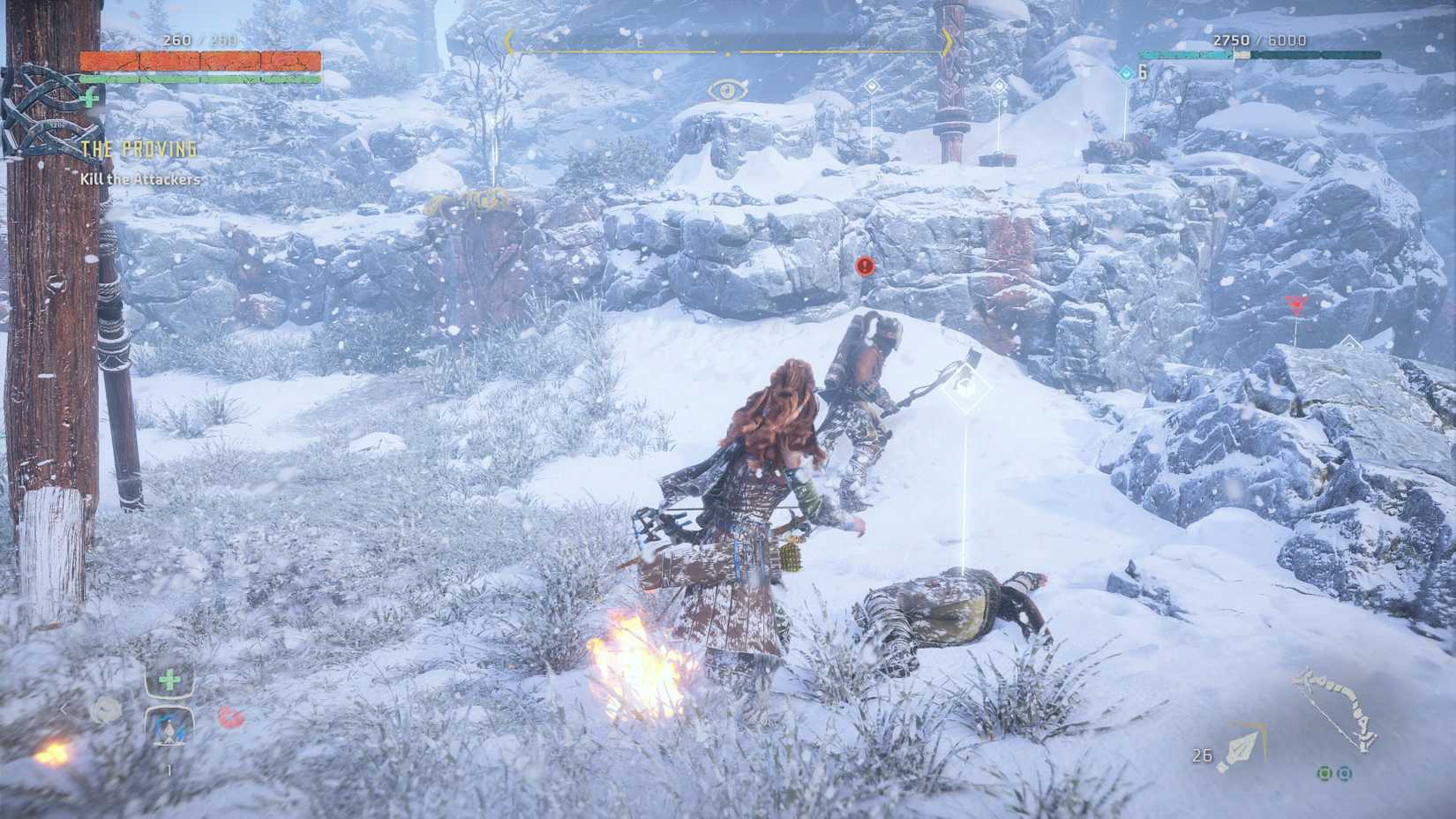Select the medicine pouch plus icon
This screenshot has height=819, width=1456.
(169, 680)
